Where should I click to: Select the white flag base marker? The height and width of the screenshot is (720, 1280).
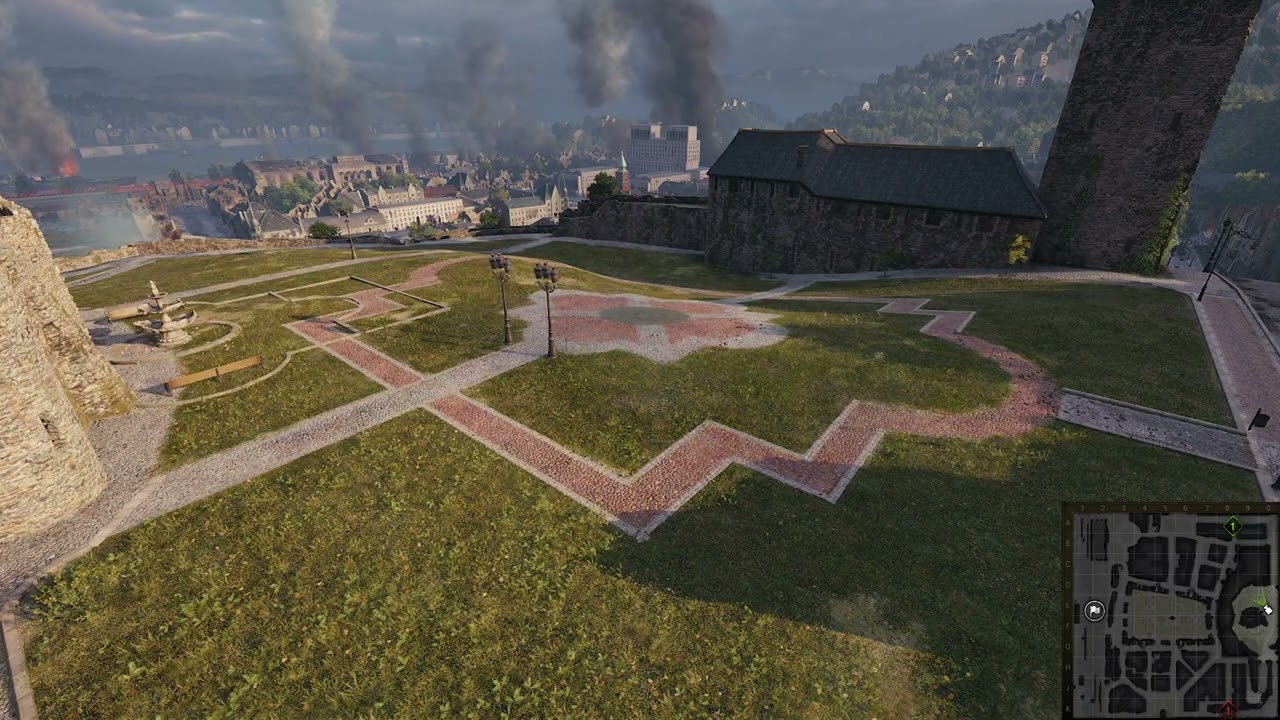pos(1094,611)
